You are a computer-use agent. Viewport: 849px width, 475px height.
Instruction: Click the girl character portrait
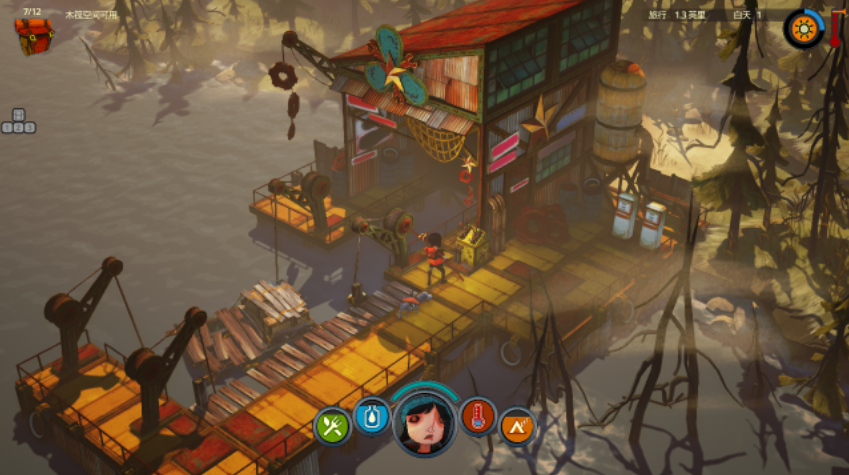[x=424, y=424]
